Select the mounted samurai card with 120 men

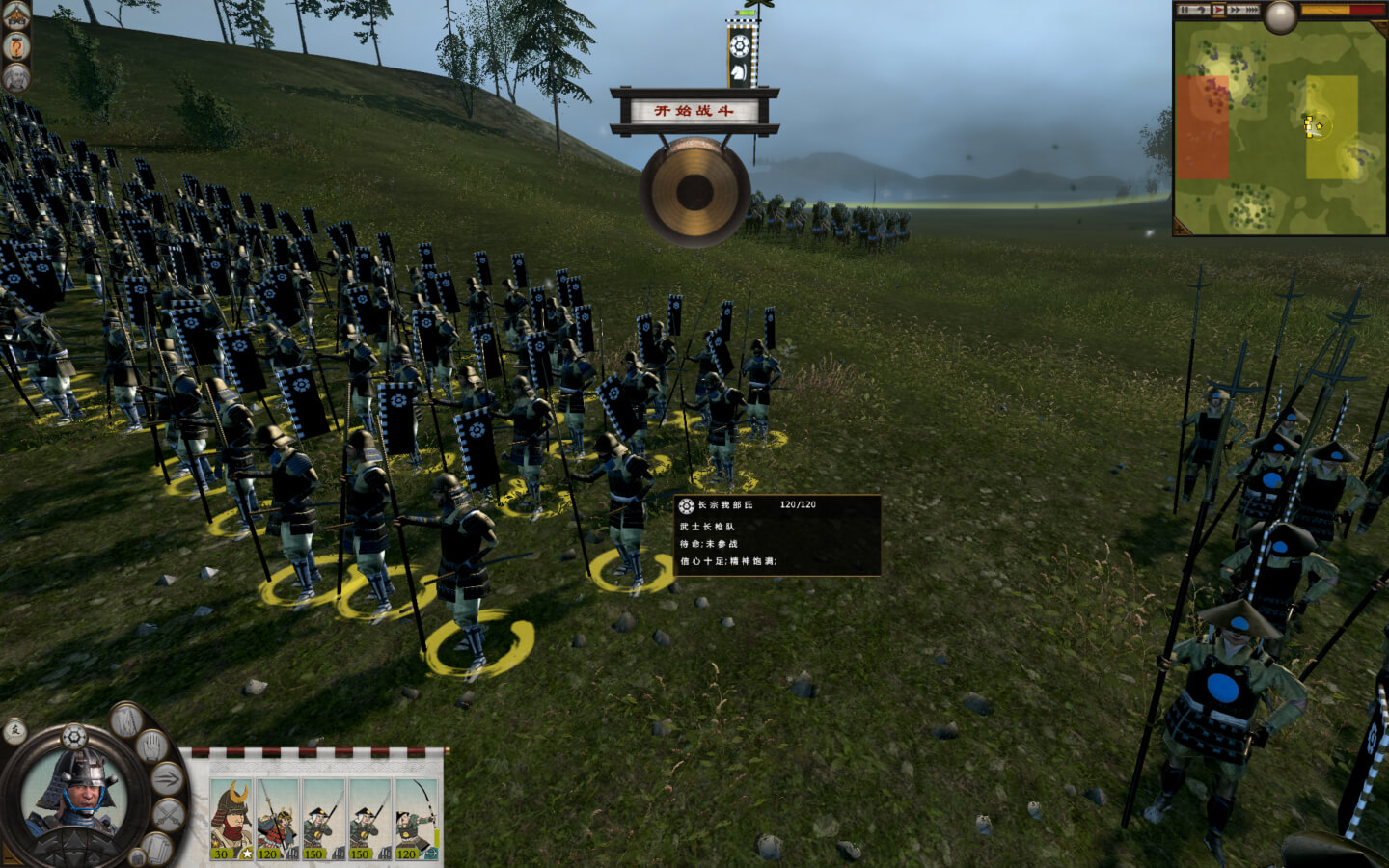click(x=277, y=819)
